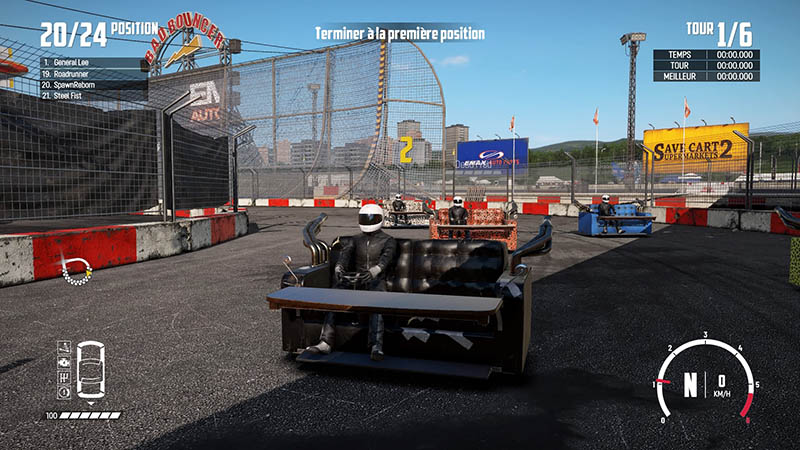The height and width of the screenshot is (450, 800).
Task: Click the objective 'Terminer à la première position'
Action: coord(399,34)
